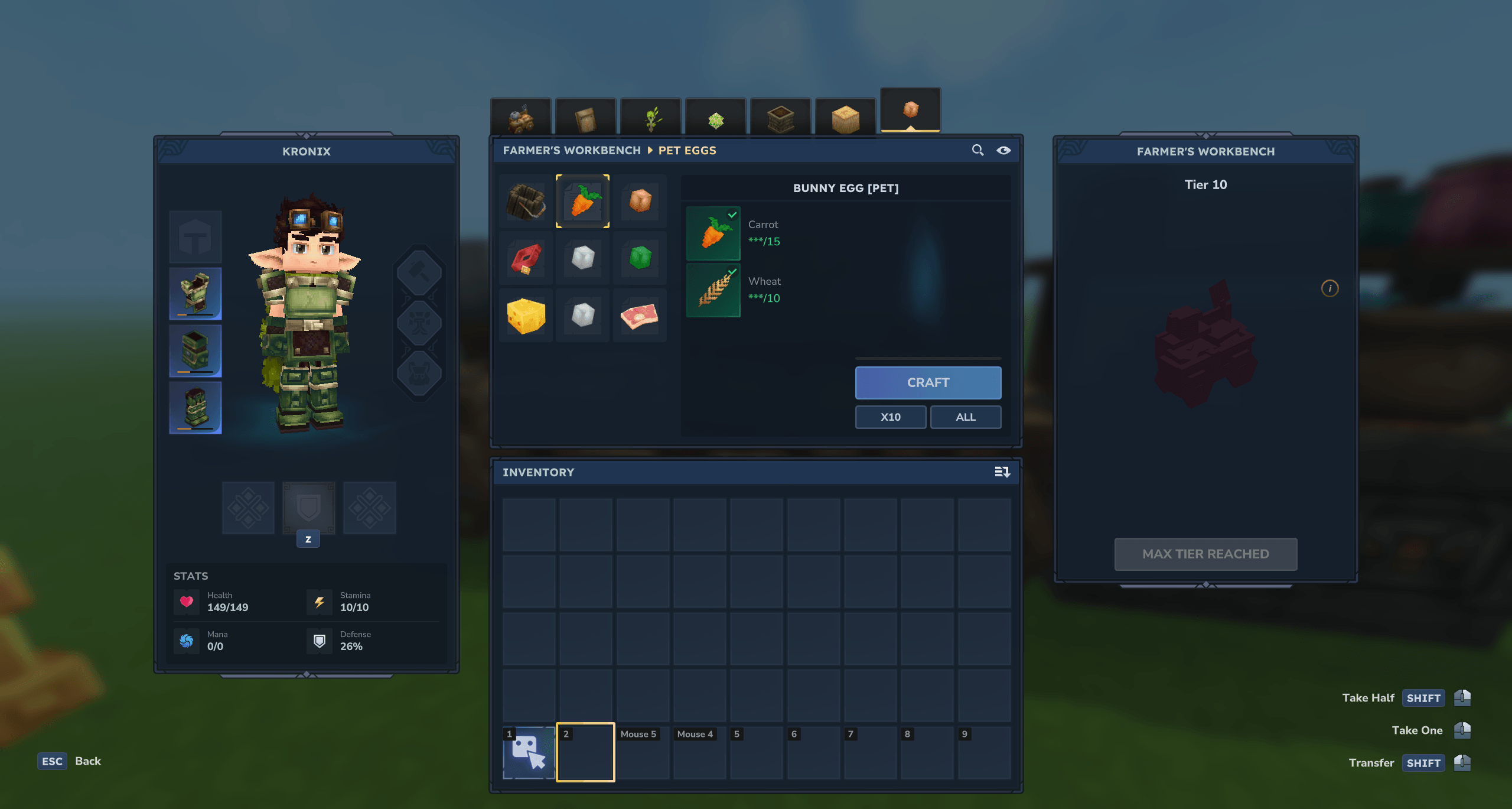
Task: Craft the Bunny Egg pet
Action: click(x=927, y=382)
